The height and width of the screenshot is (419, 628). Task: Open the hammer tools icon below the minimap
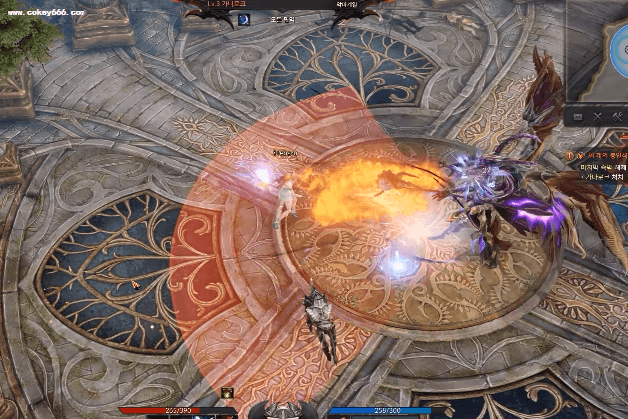click(x=615, y=117)
